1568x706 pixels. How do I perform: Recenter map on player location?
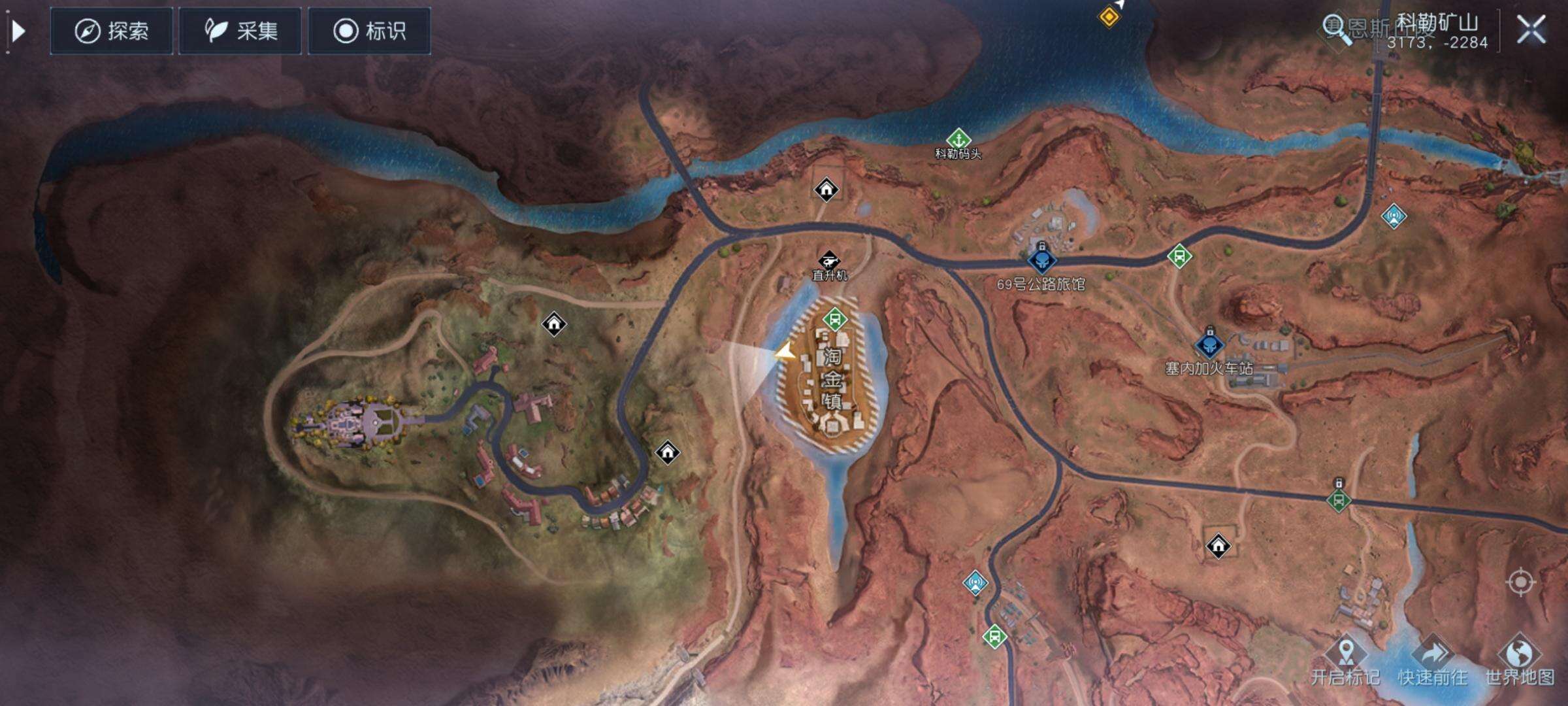tap(1520, 582)
